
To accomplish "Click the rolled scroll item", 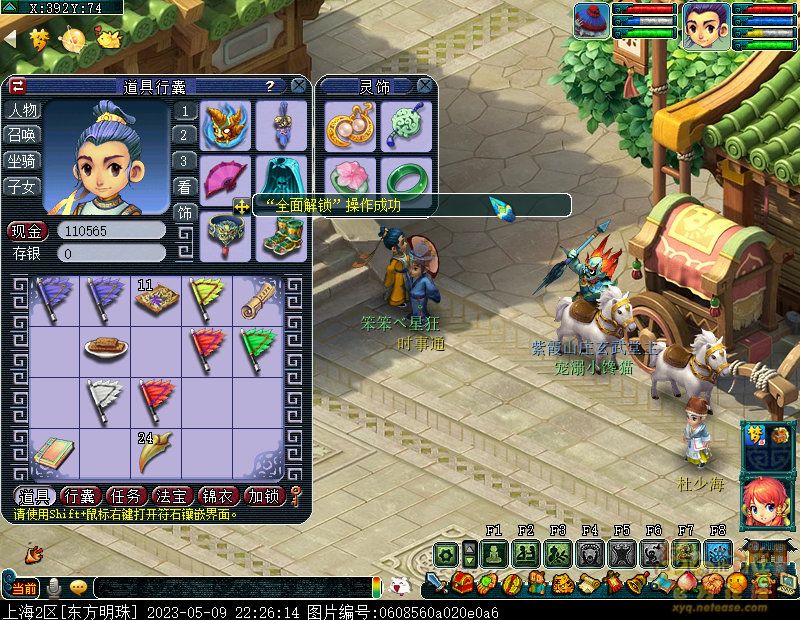I will (259, 297).
